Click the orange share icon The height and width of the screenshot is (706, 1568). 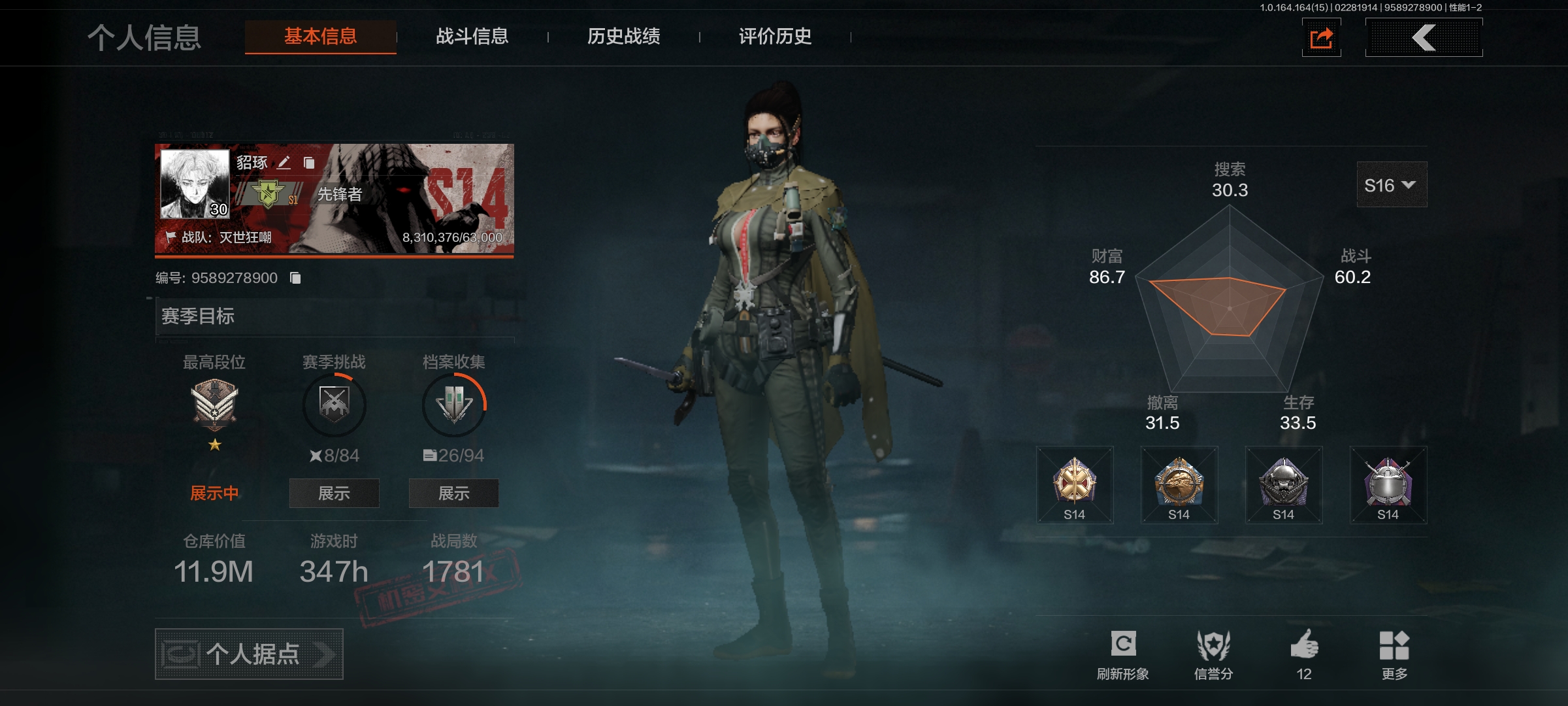pos(1321,38)
